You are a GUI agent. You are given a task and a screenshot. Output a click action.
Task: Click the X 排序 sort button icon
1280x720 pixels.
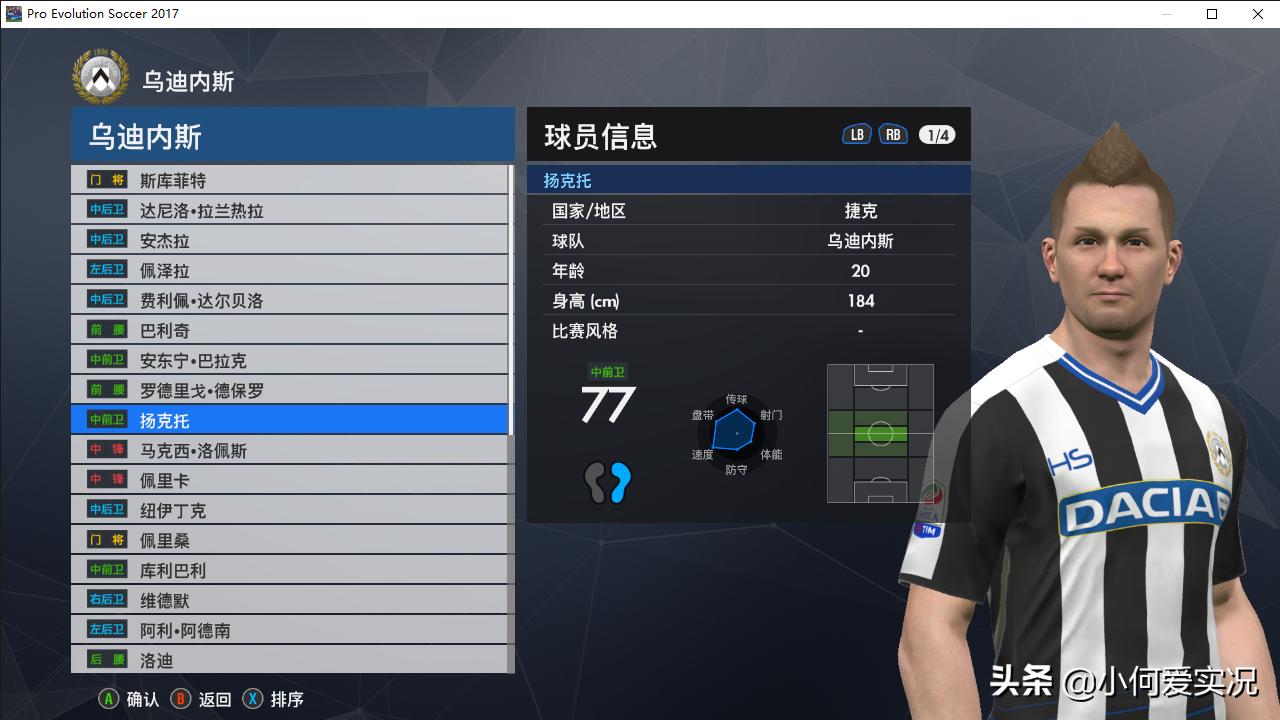254,699
